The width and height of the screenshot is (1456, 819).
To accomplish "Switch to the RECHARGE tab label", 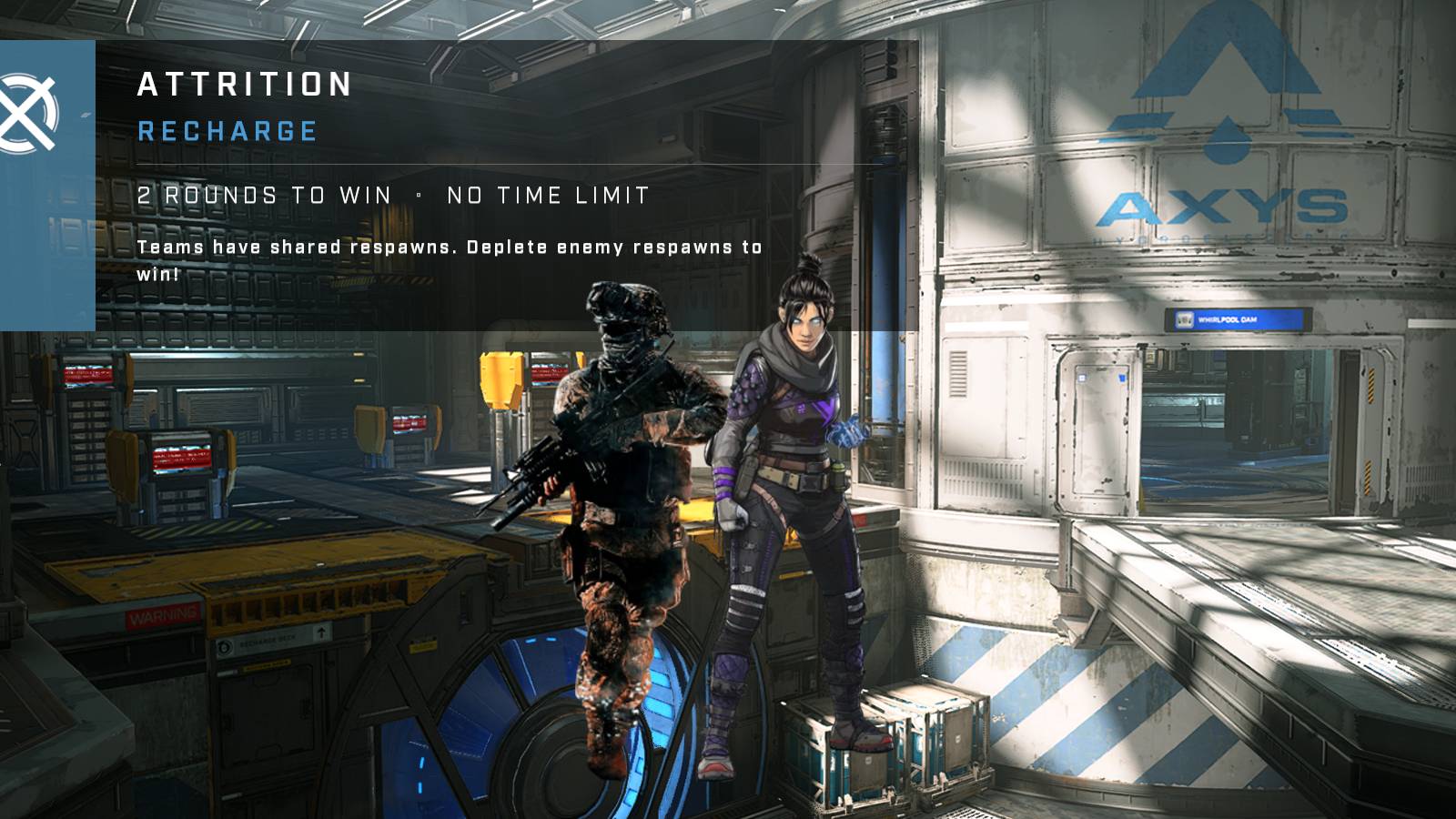I will pyautogui.click(x=227, y=132).
